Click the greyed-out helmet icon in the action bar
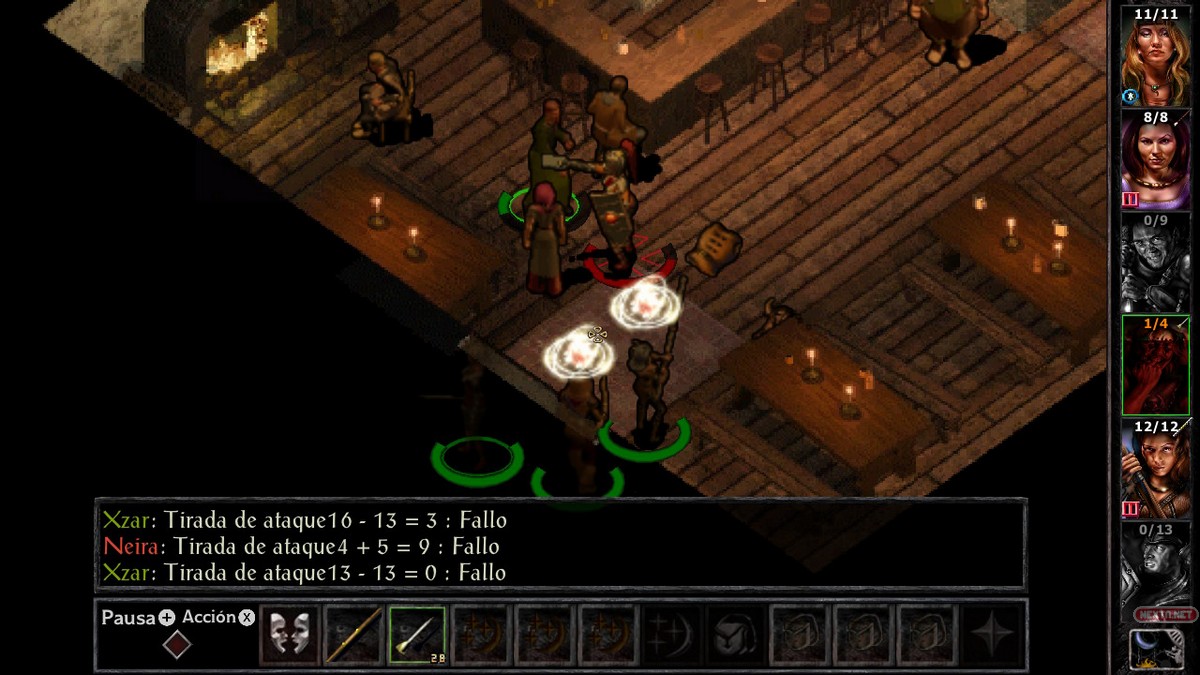The height and width of the screenshot is (675, 1200). pos(737,634)
